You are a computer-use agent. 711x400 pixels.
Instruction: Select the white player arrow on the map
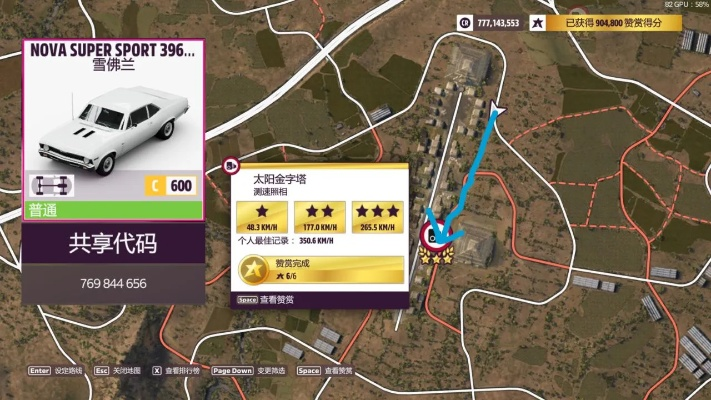pos(497,107)
